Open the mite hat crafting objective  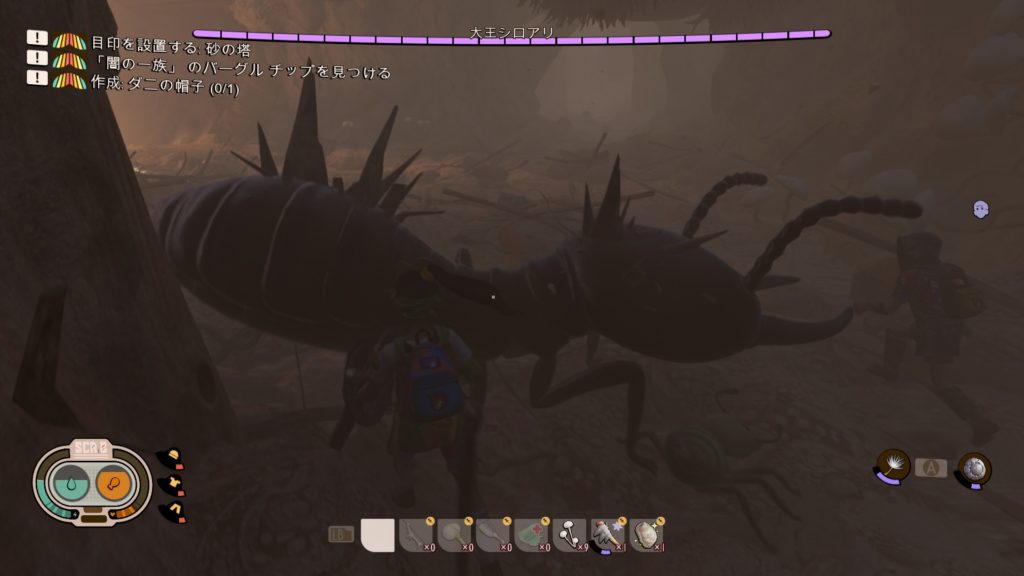point(160,88)
